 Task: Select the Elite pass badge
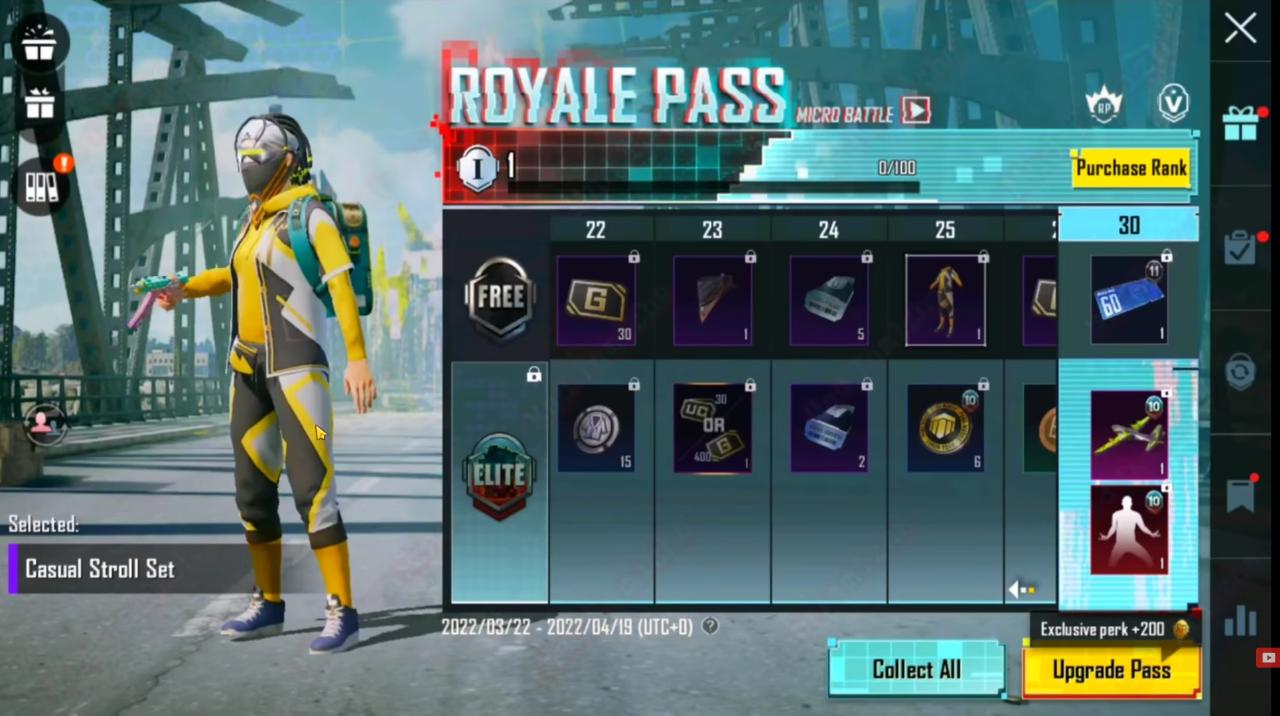tap(499, 475)
